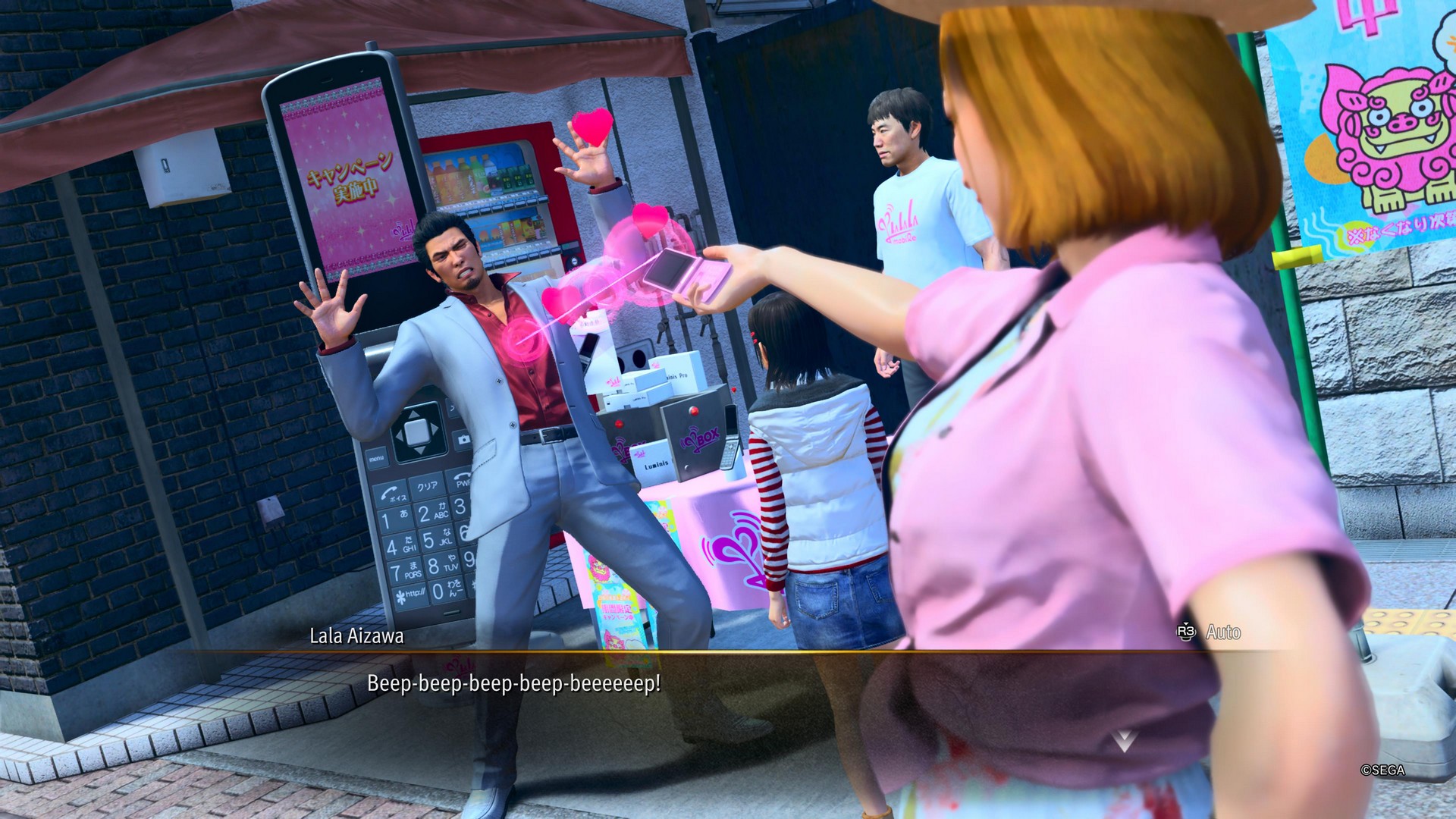
Task: Click the クリア clear key on the keypad
Action: point(427,486)
